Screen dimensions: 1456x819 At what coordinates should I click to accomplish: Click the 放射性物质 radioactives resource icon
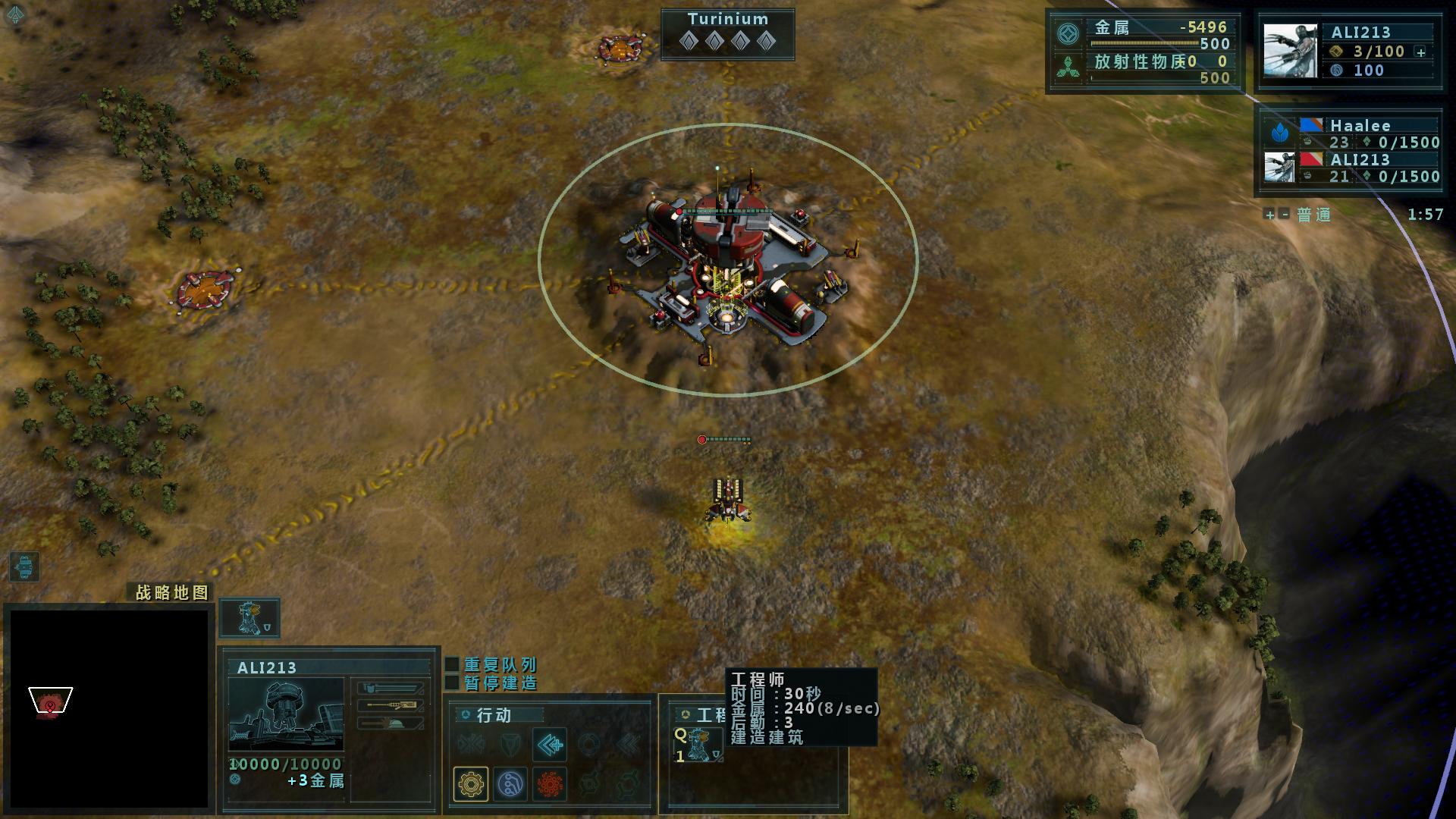[1068, 68]
